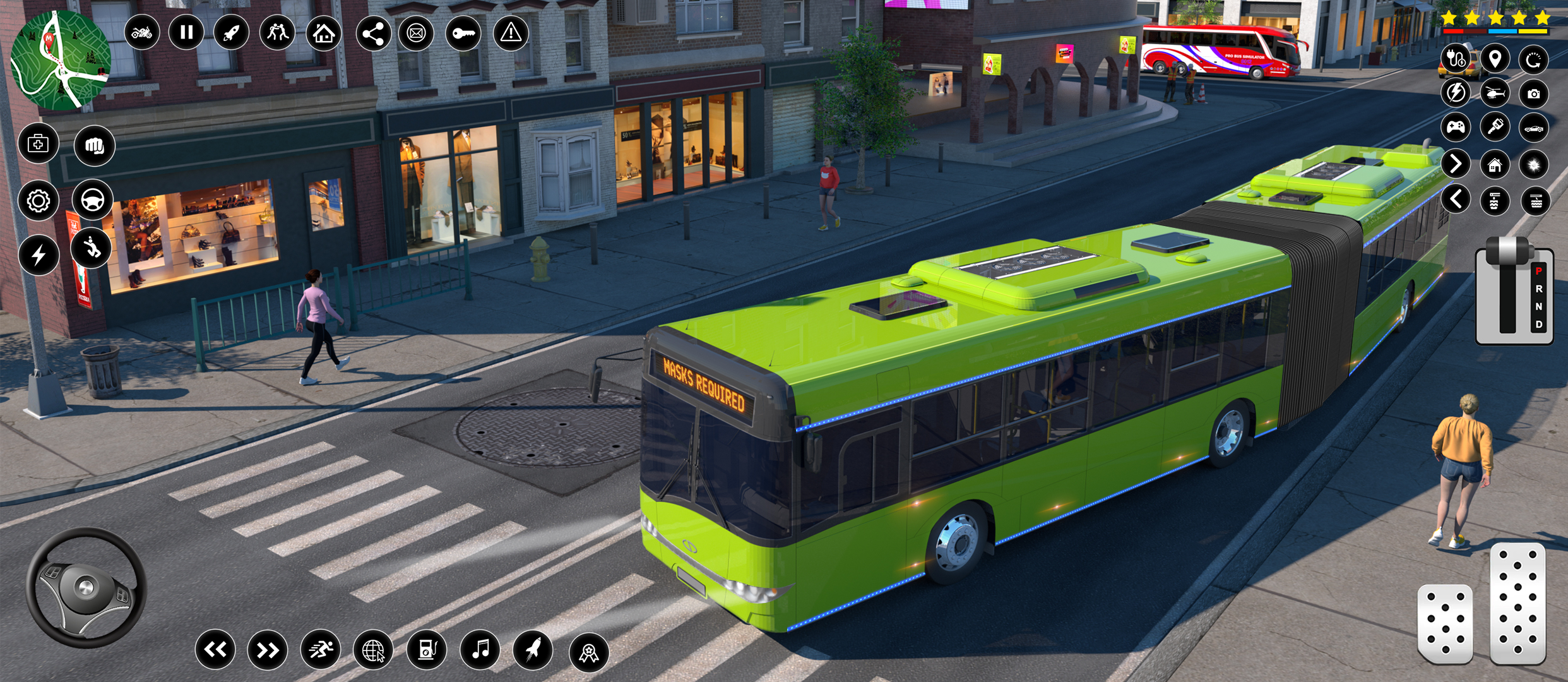Toggle the music note button
1568x682 pixels.
point(480,649)
